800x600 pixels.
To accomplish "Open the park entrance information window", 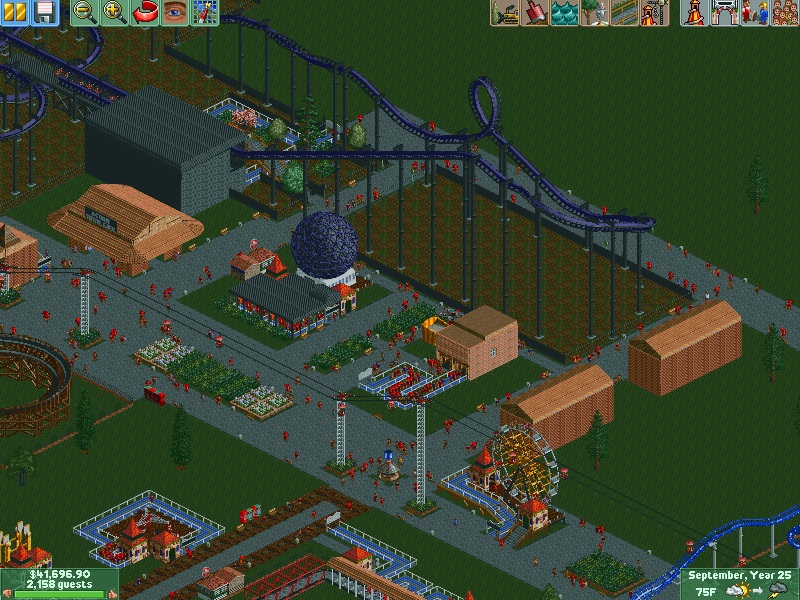I will pyautogui.click(x=723, y=13).
